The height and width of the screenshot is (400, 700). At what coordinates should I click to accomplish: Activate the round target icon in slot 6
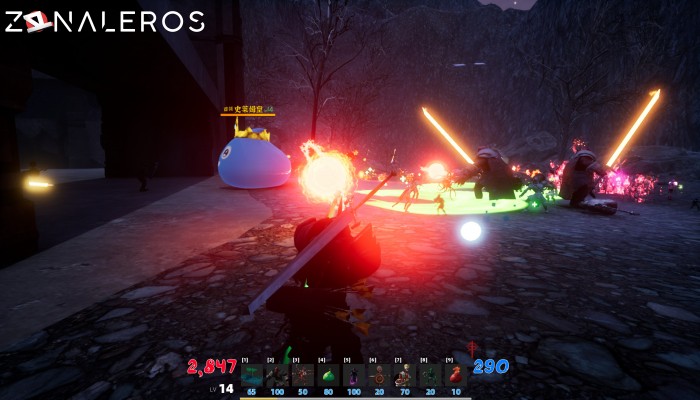point(380,375)
